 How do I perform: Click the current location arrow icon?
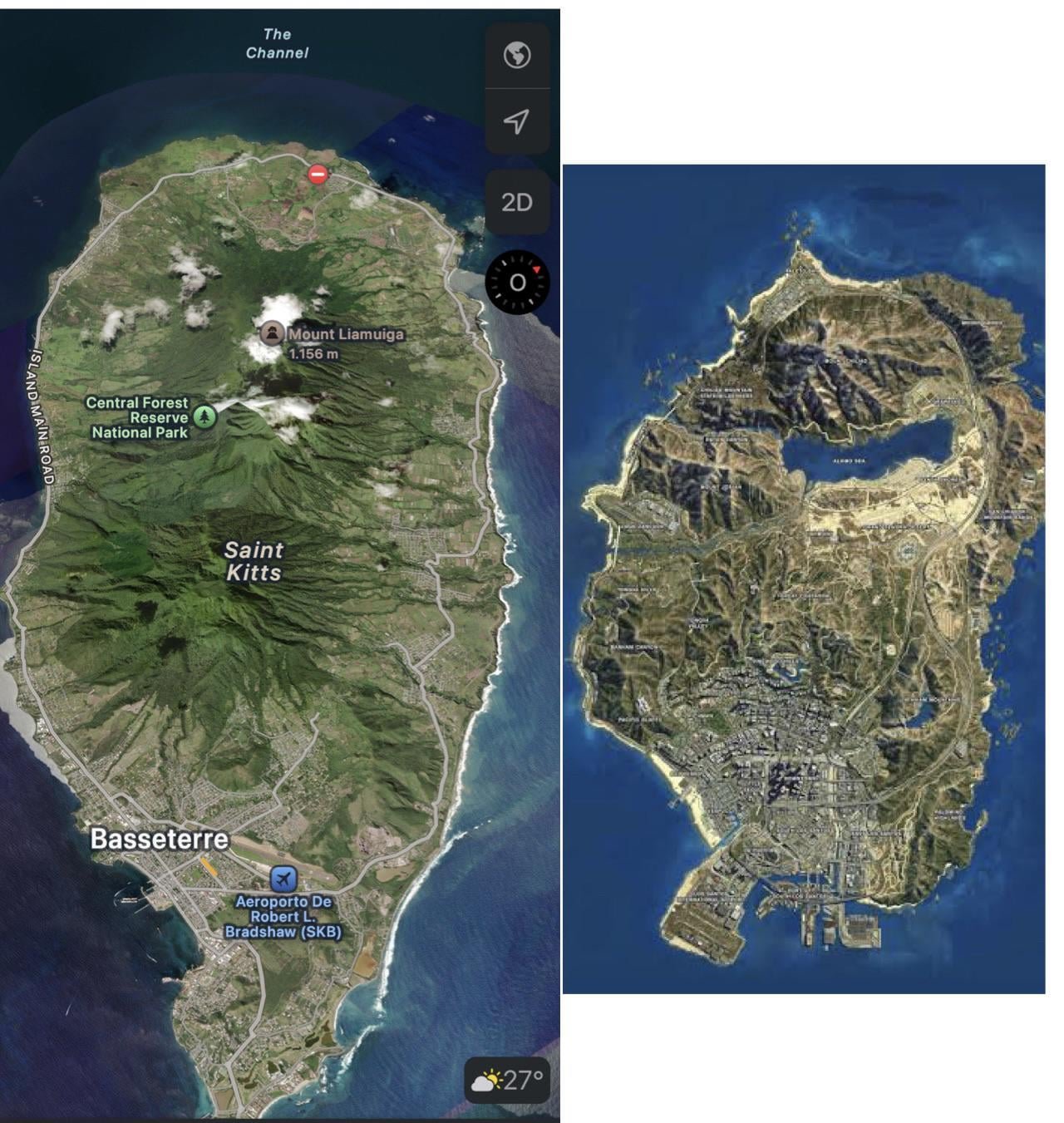click(515, 122)
